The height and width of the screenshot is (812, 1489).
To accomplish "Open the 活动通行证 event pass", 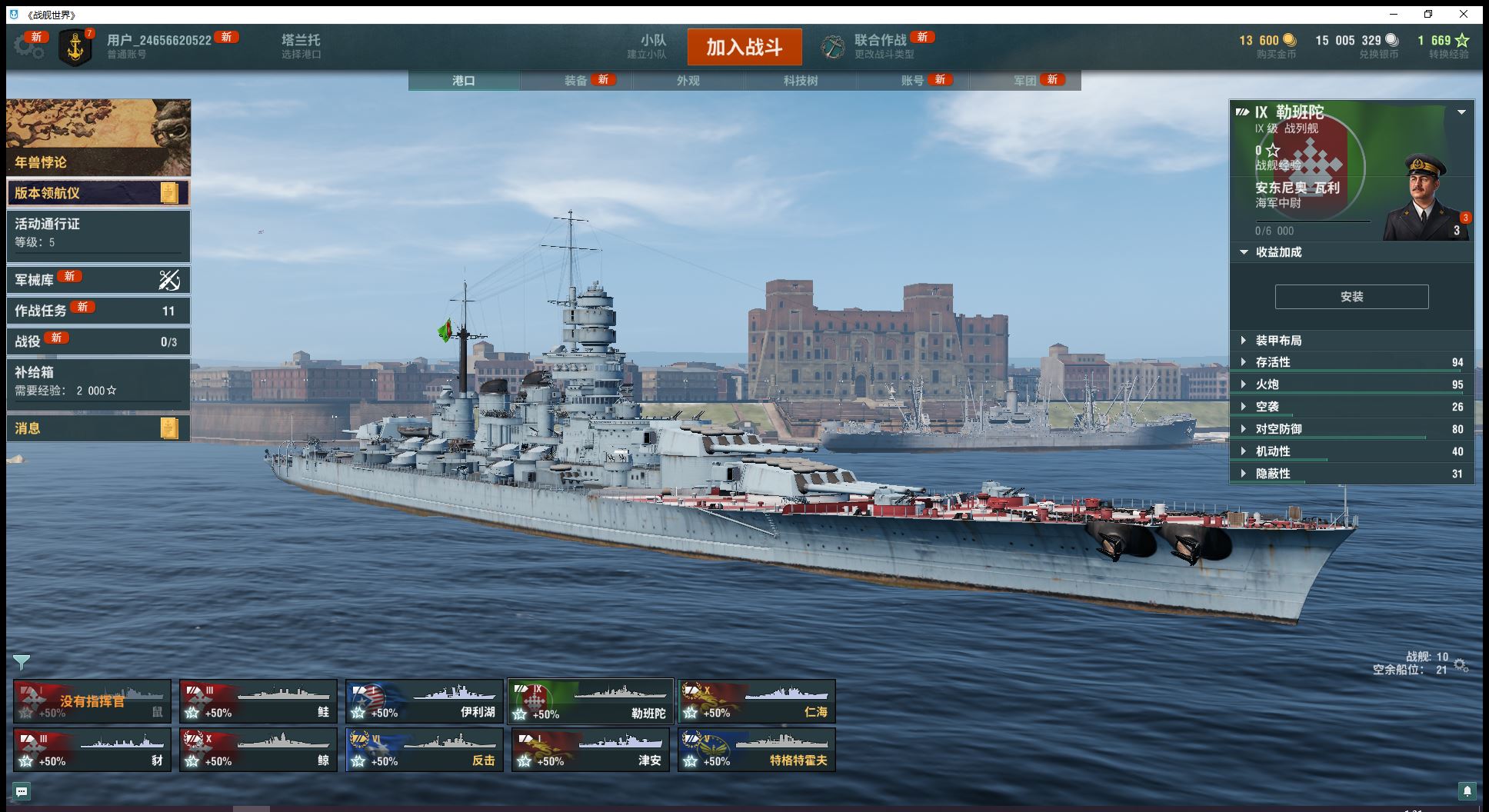I will 98,233.
